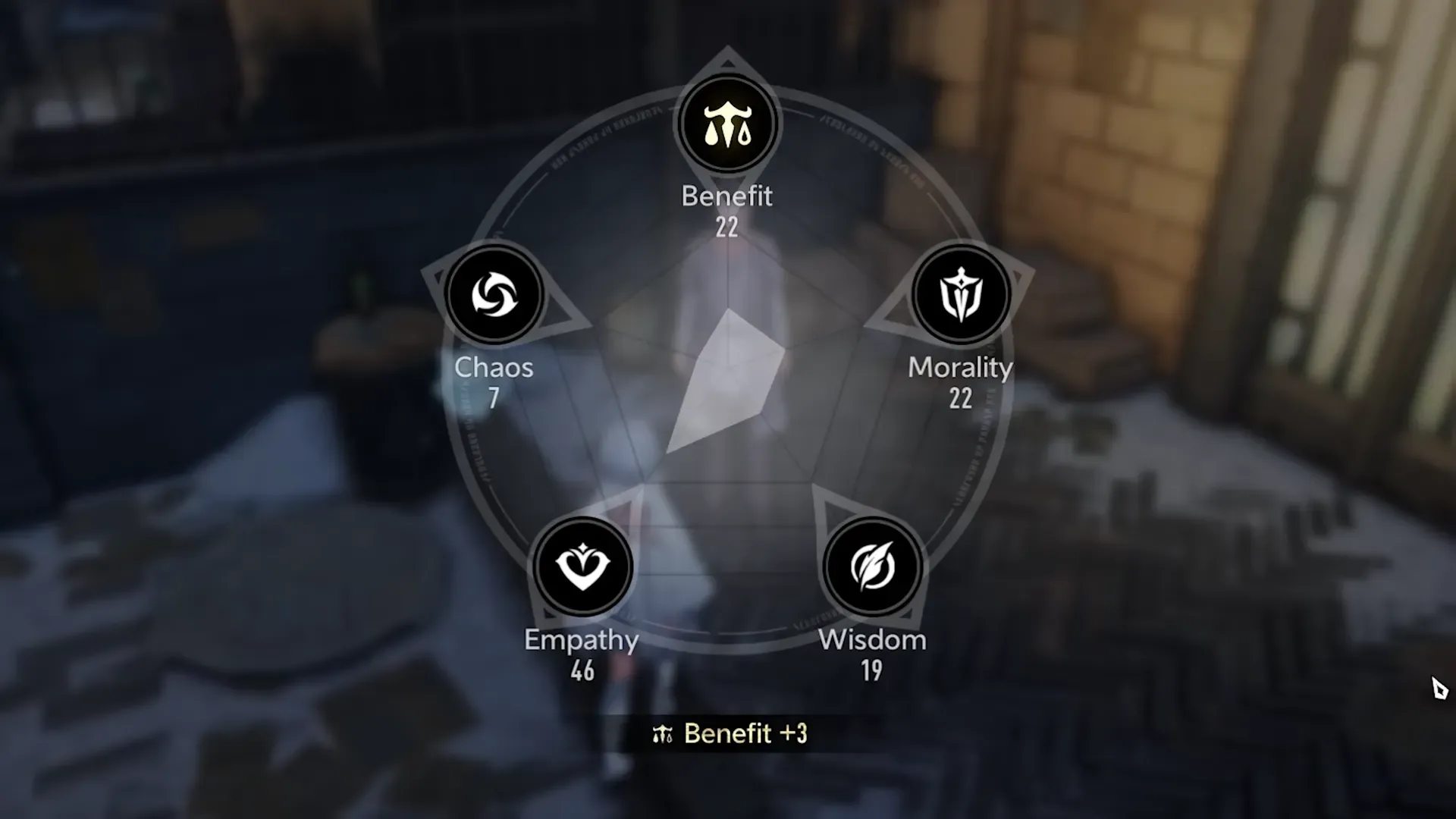
Task: Choose the Wisdom feather icon
Action: click(872, 566)
